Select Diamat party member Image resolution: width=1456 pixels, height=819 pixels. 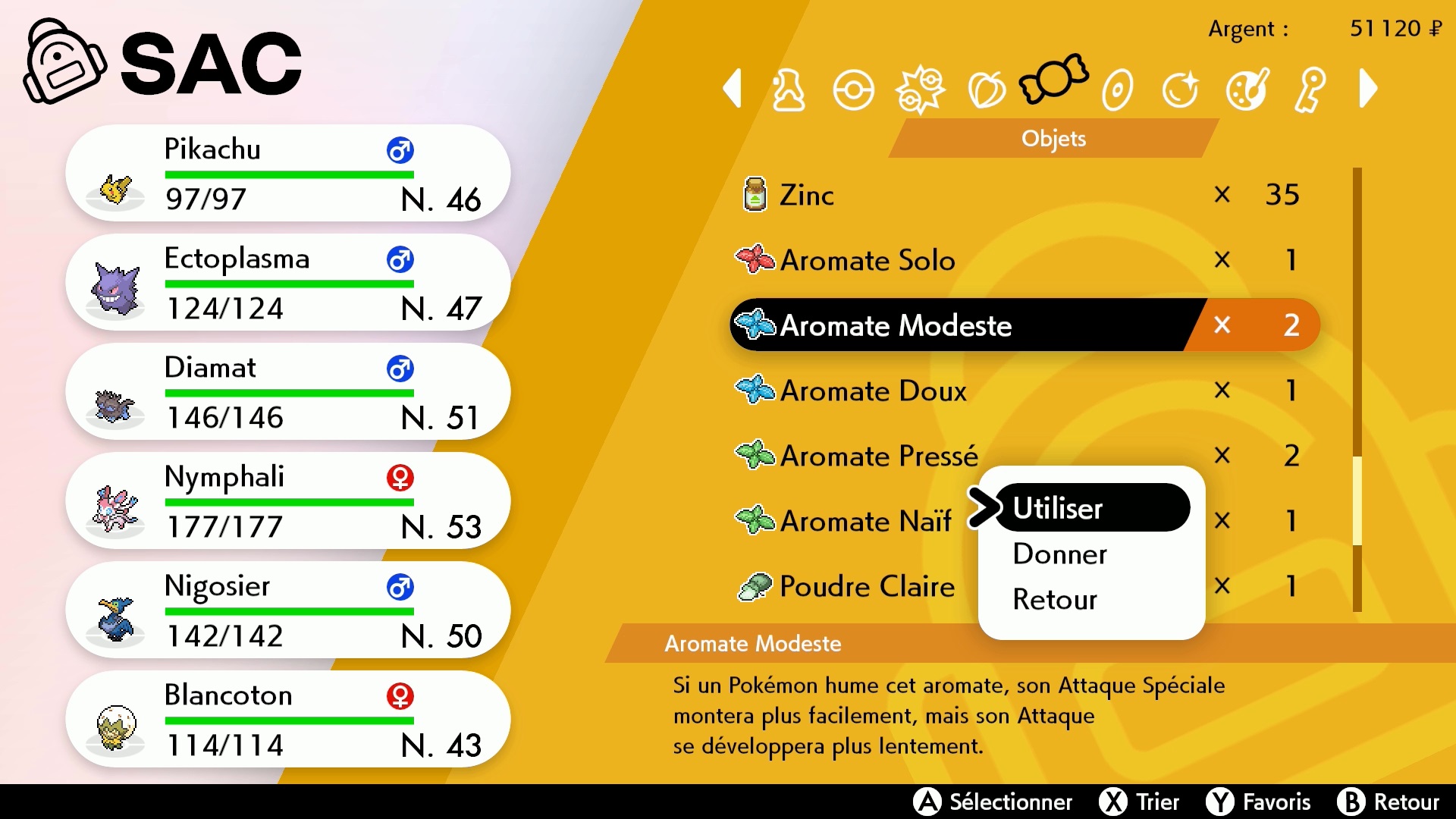[288, 392]
